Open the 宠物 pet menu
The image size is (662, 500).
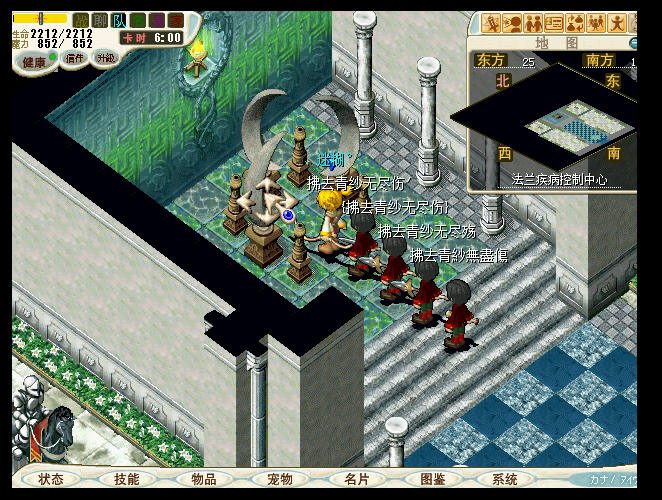tap(279, 479)
